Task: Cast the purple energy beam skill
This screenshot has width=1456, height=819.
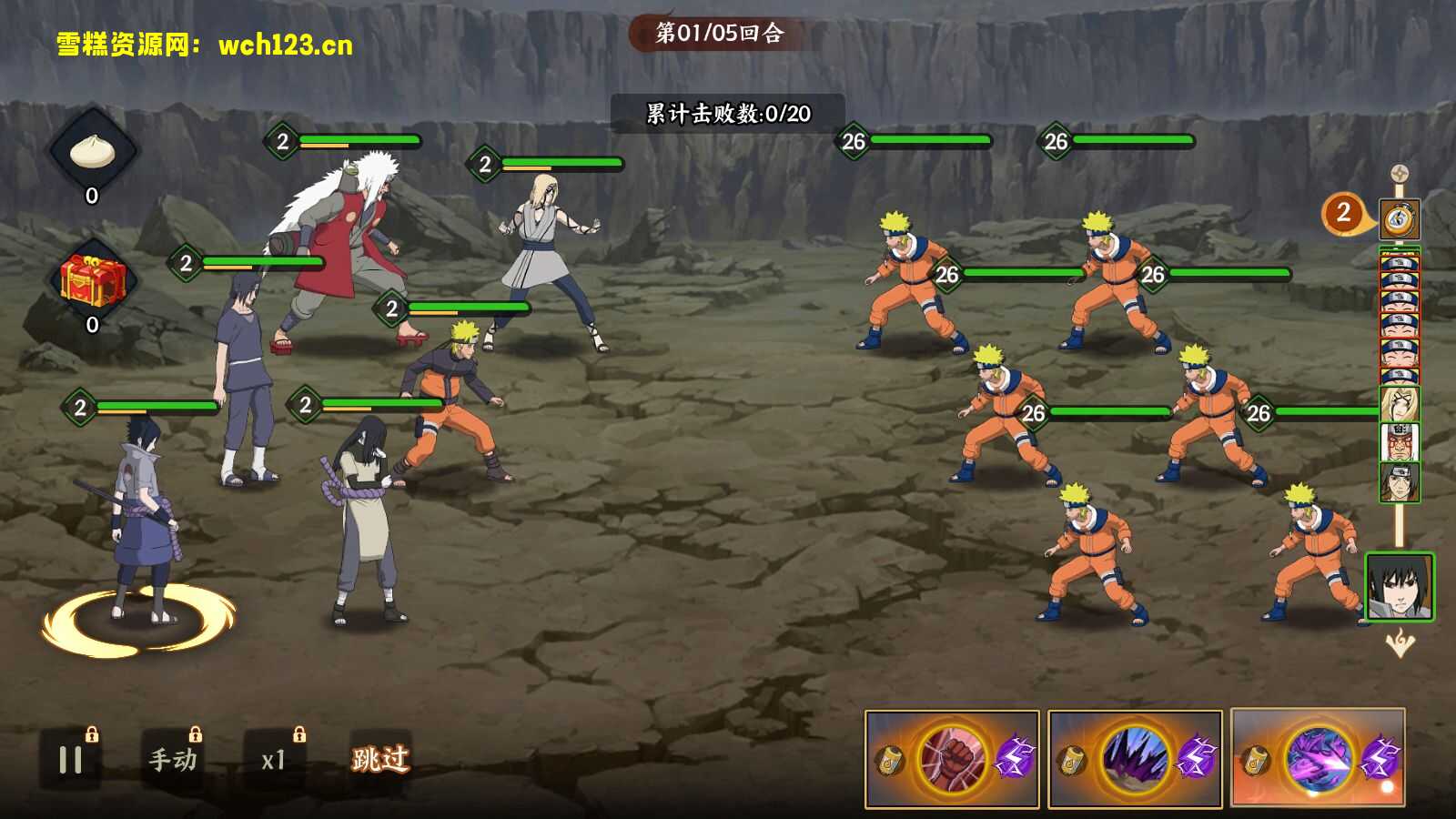Action: (x=1318, y=759)
